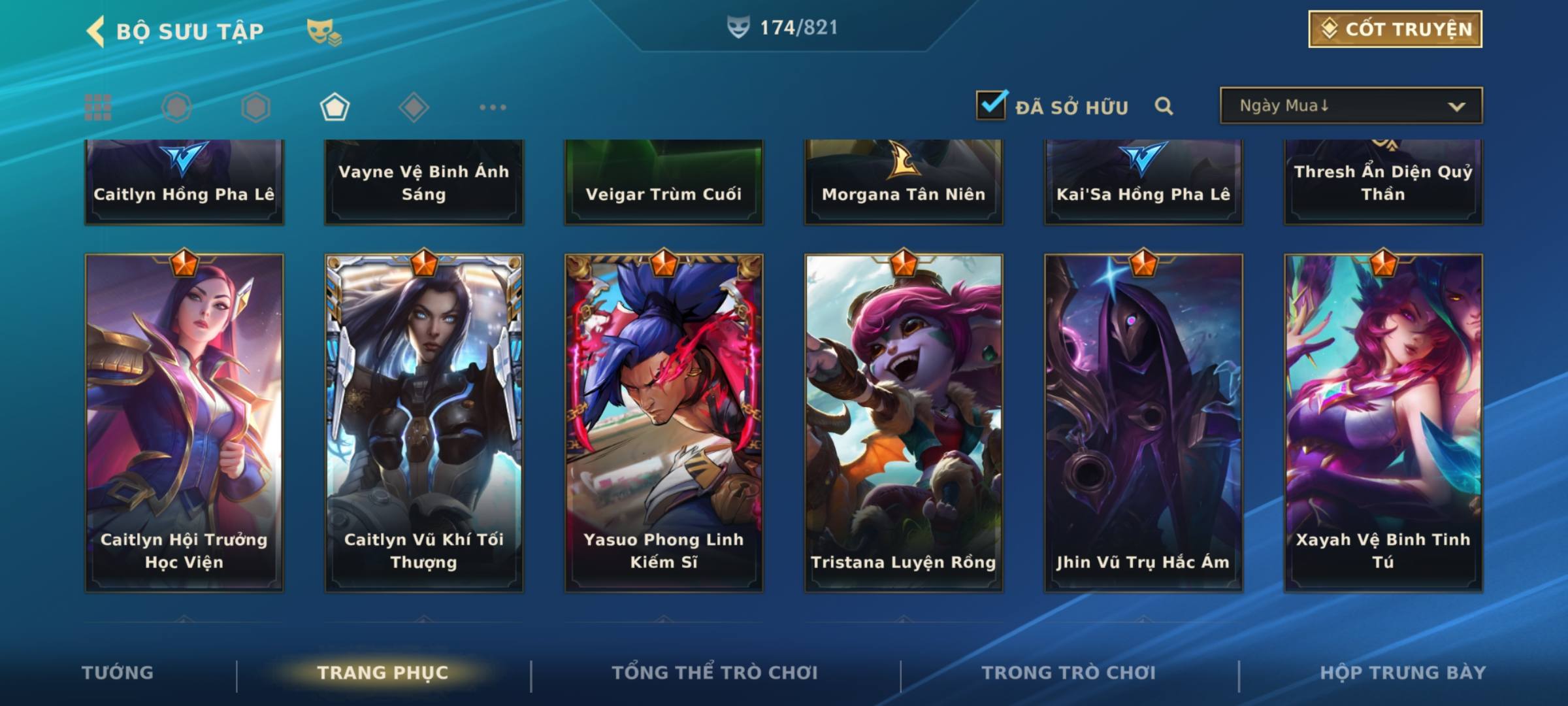Screen dimensions: 1568x706
Task: Choose the pentagon rarity filter
Action: [x=335, y=107]
